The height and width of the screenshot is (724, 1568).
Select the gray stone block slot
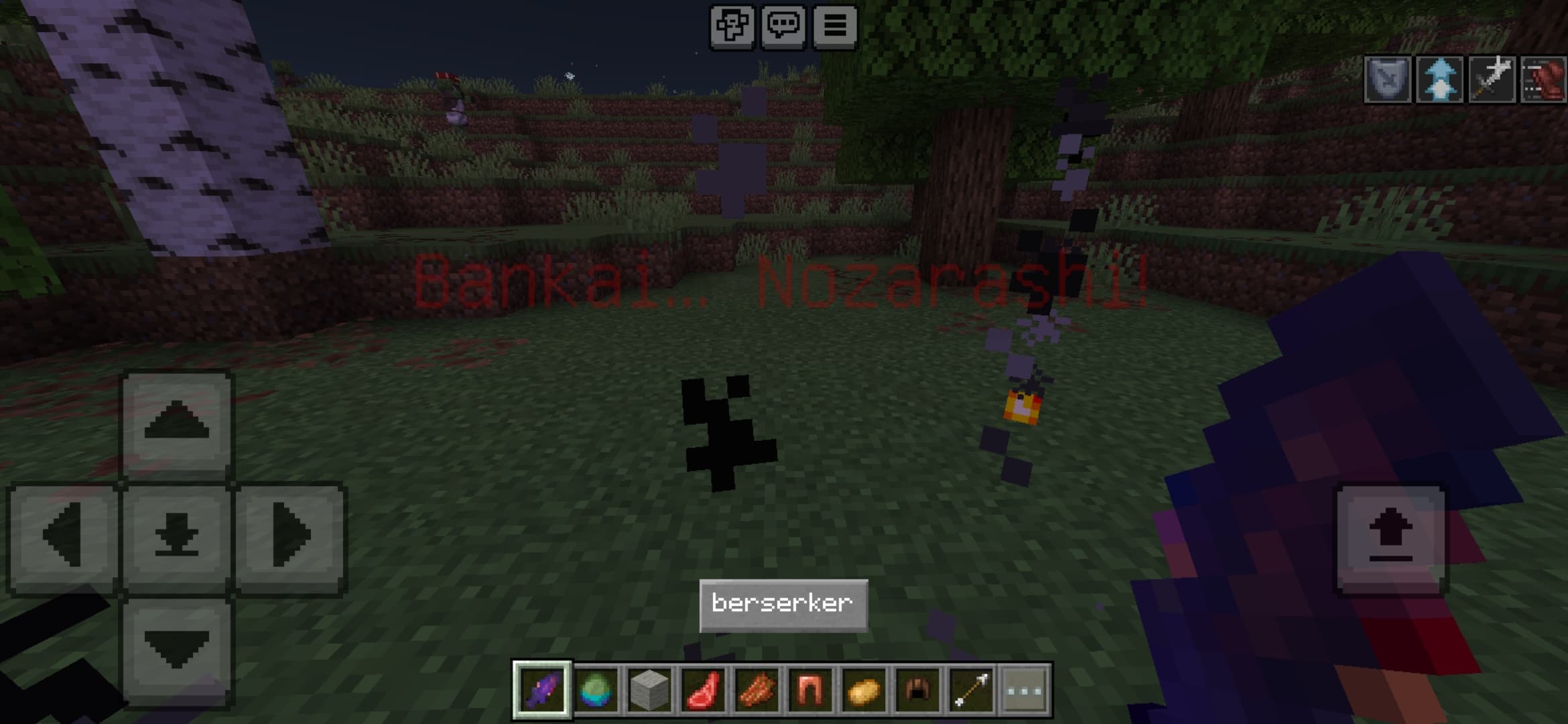pos(649,690)
